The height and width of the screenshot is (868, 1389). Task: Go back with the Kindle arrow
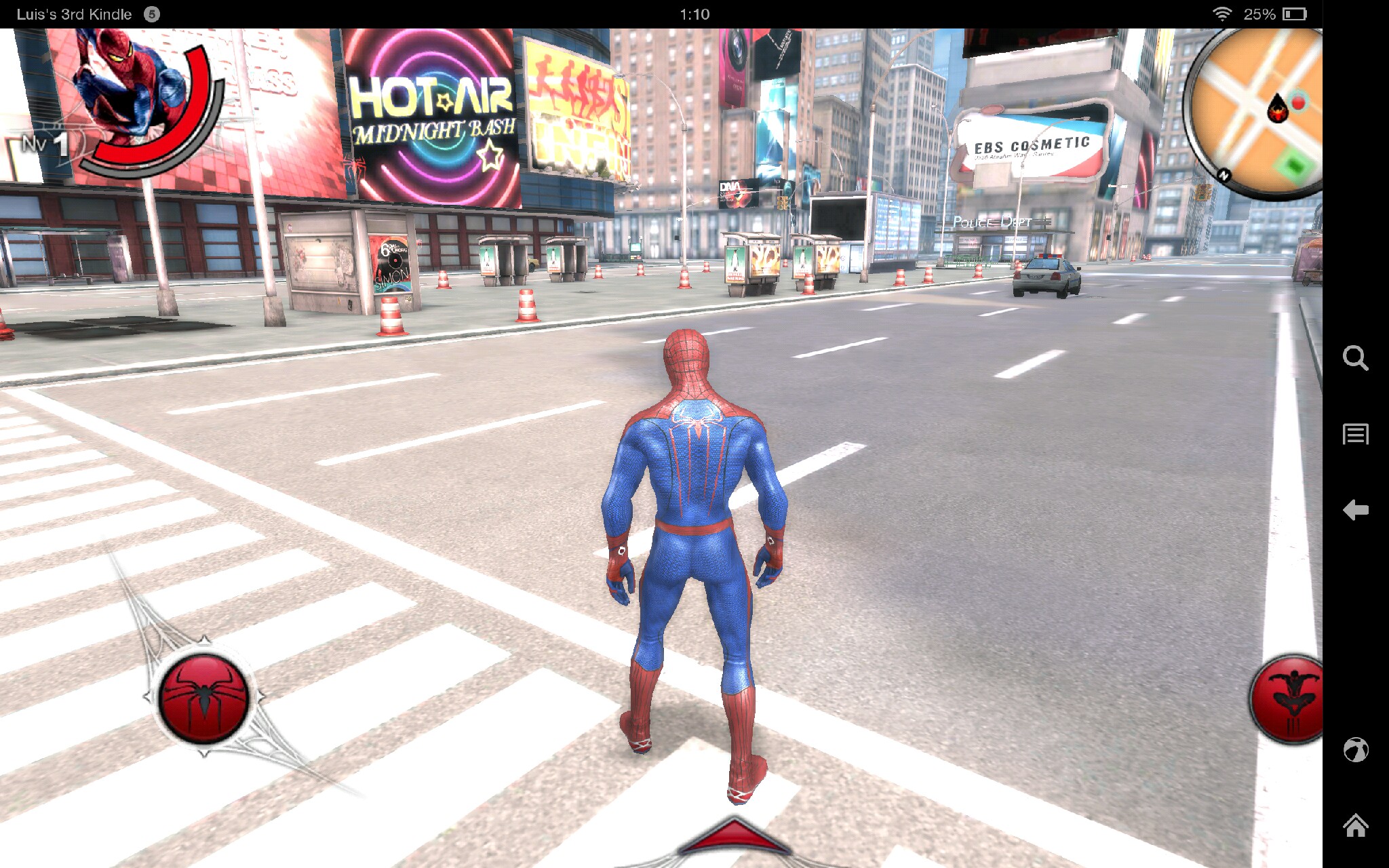point(1355,510)
